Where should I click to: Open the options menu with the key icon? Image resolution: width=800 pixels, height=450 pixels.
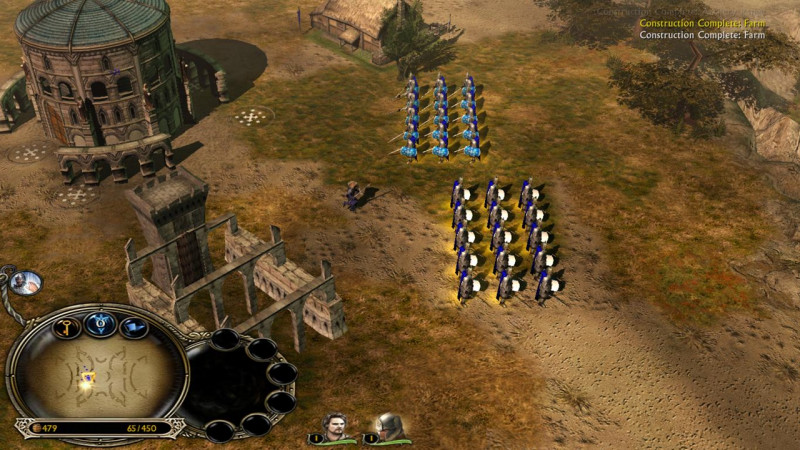point(67,326)
